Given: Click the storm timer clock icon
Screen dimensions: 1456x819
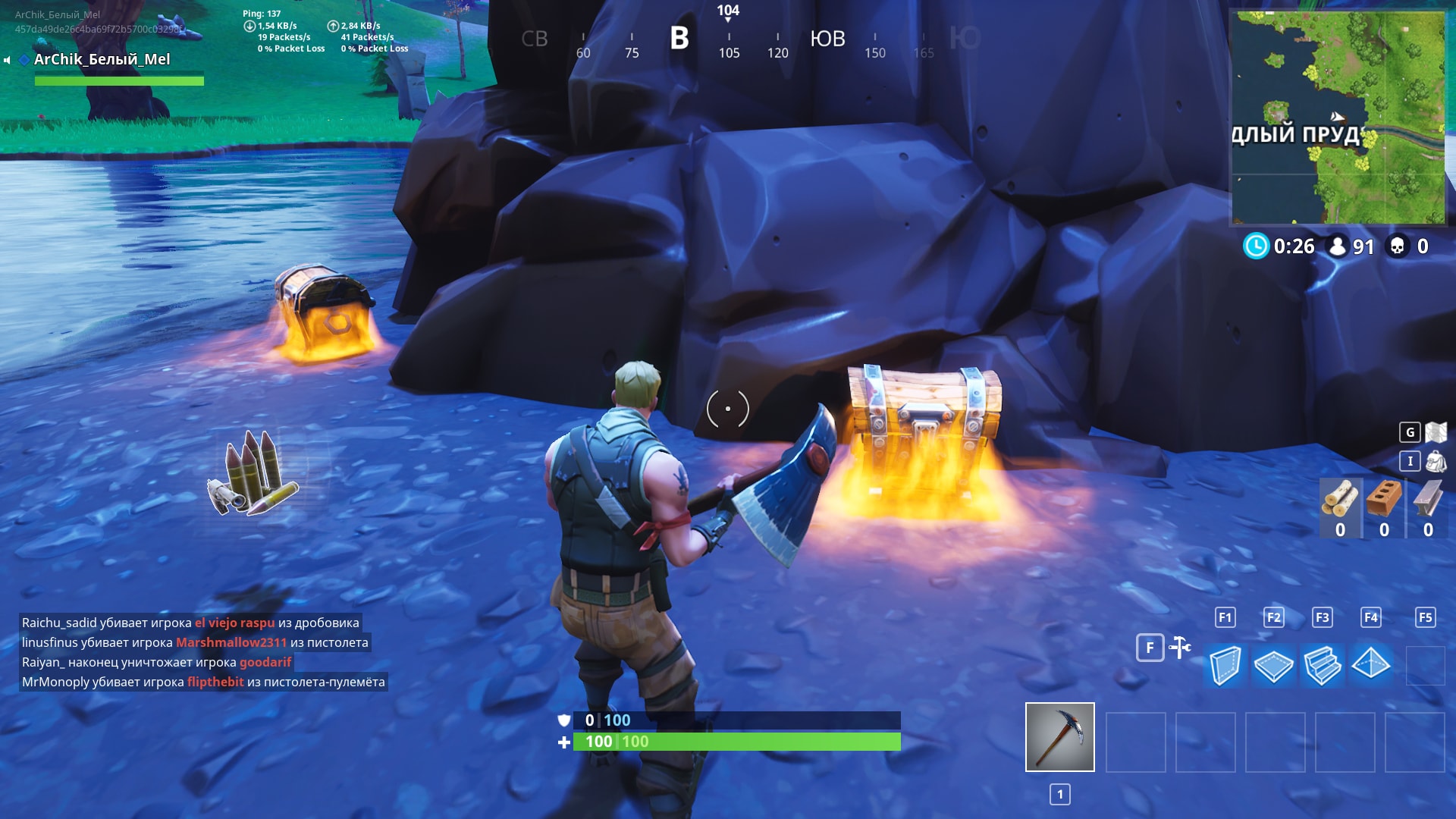Looking at the screenshot, I should tap(1257, 246).
